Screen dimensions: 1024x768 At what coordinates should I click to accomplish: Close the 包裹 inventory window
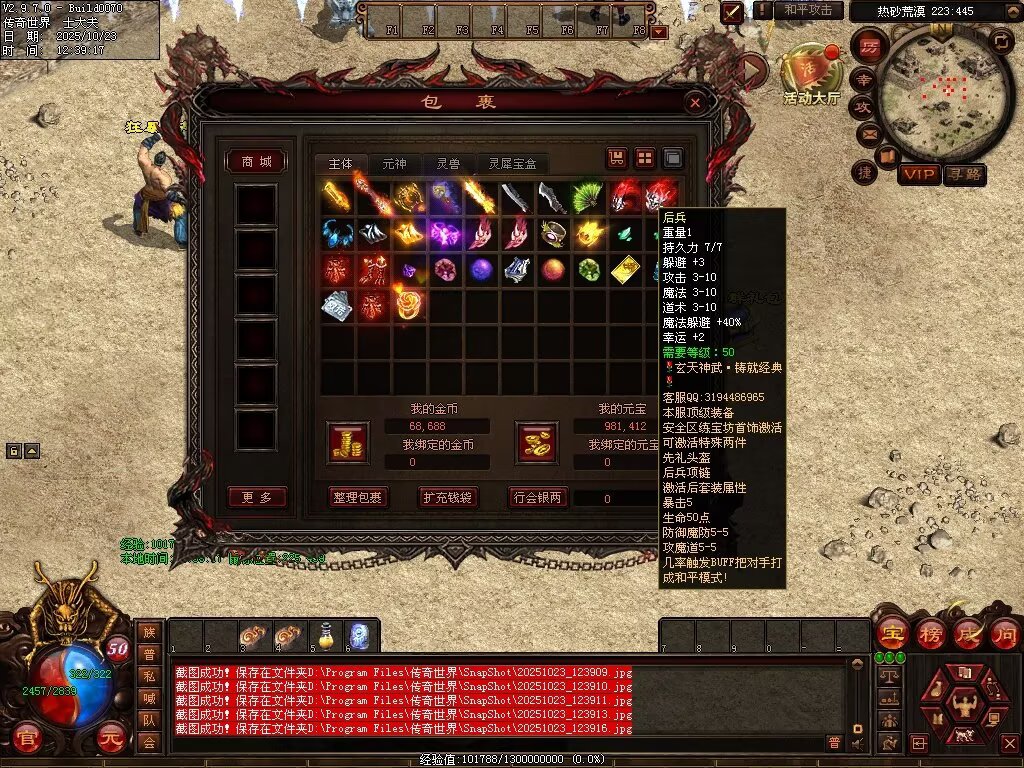coord(695,102)
